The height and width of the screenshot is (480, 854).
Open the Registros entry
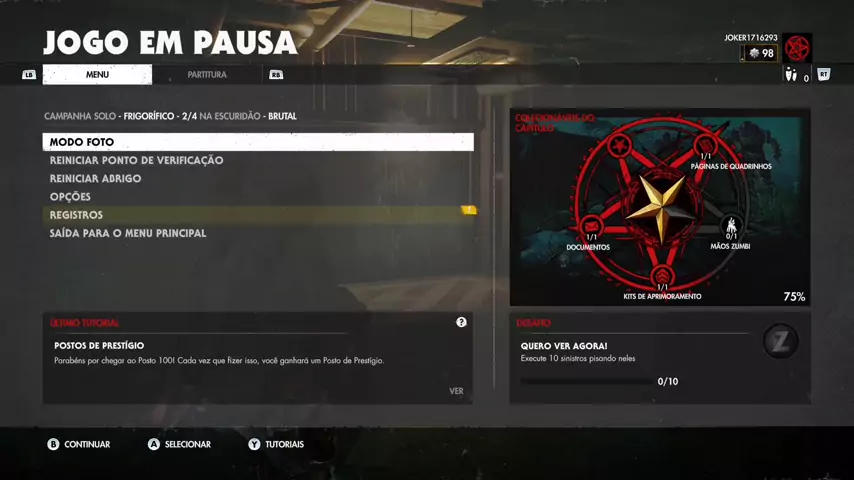[77, 215]
